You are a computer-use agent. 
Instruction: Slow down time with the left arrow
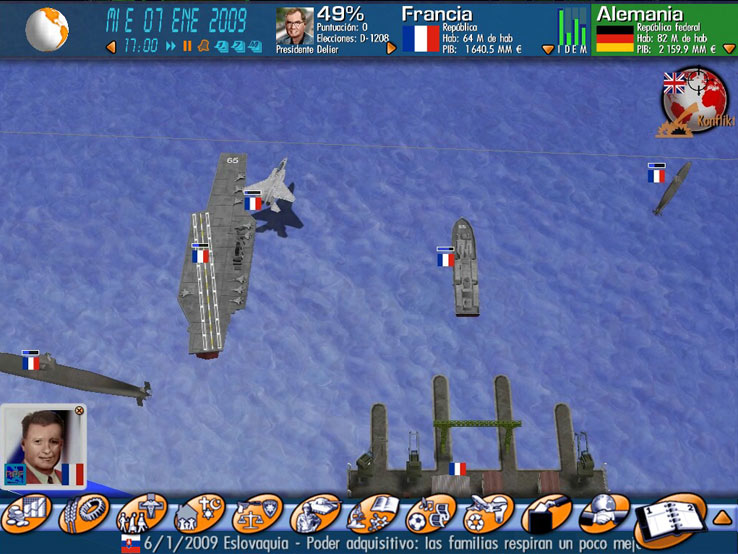coord(110,46)
